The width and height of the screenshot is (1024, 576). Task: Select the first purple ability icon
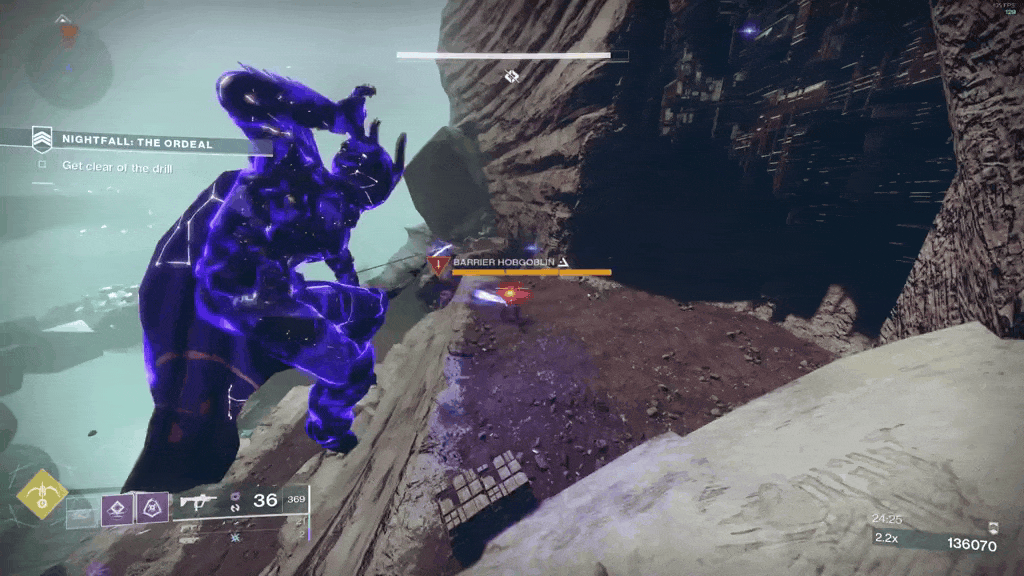coord(117,507)
